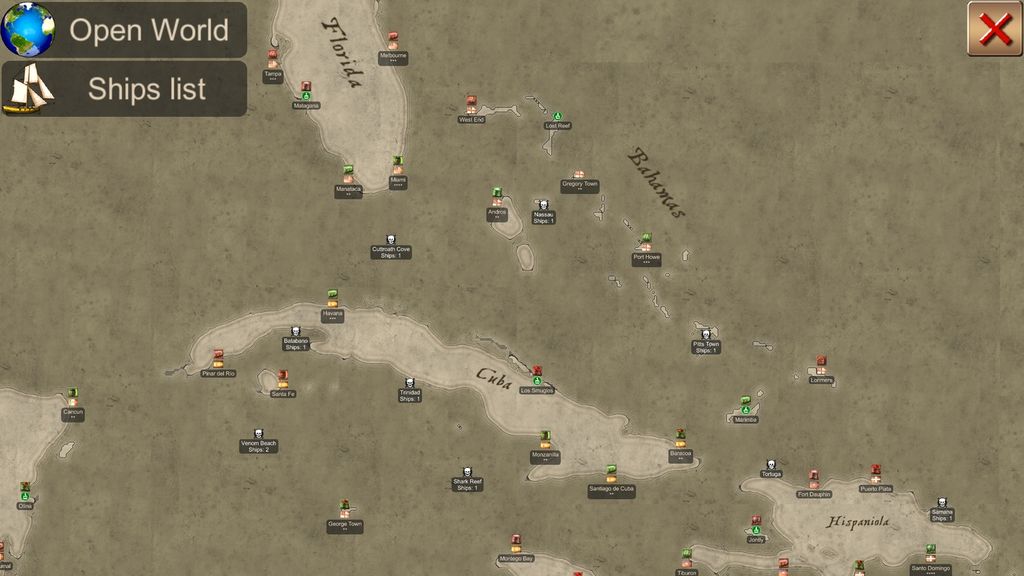Viewport: 1024px width, 576px height.
Task: Select the Cancun port marker
Action: click(72, 398)
